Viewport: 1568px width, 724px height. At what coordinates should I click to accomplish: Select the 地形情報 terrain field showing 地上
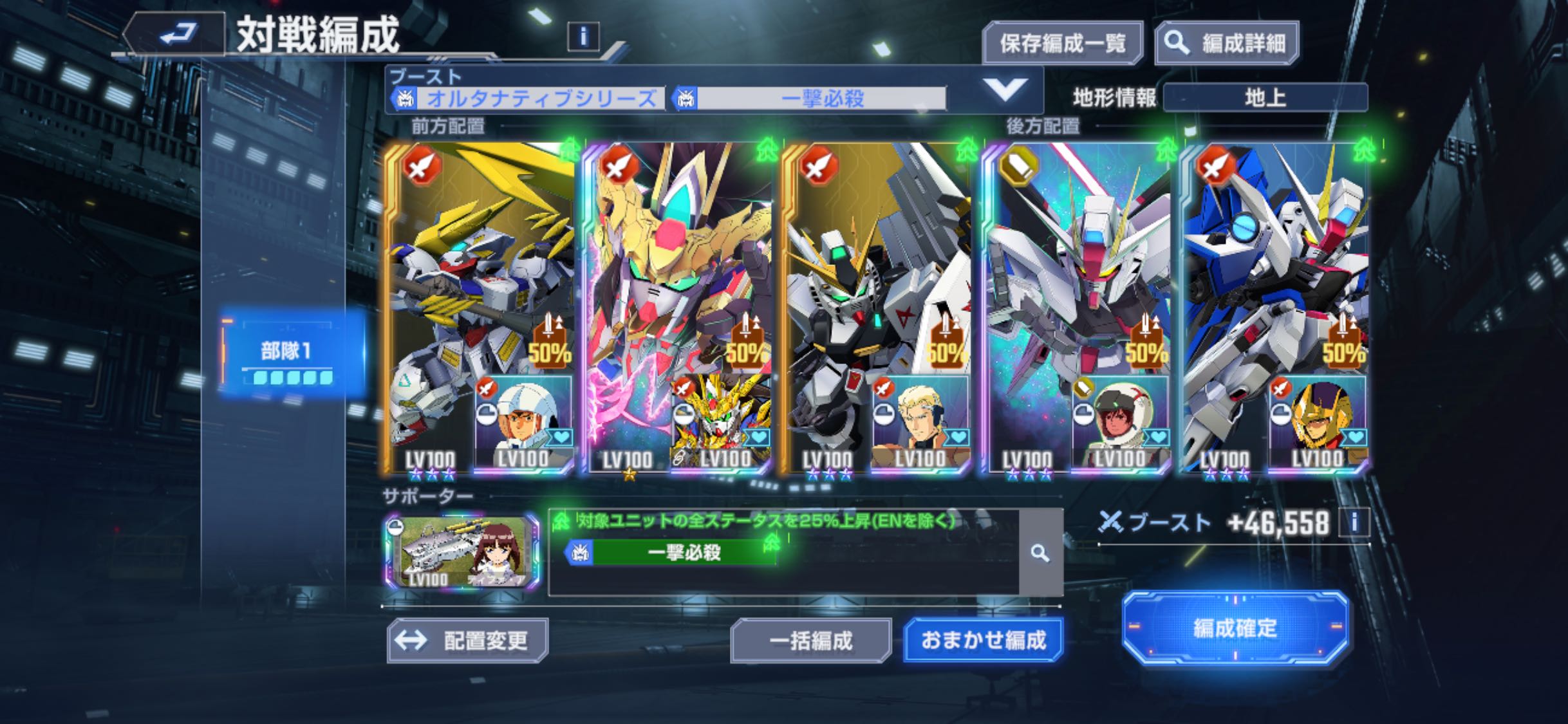[1265, 98]
